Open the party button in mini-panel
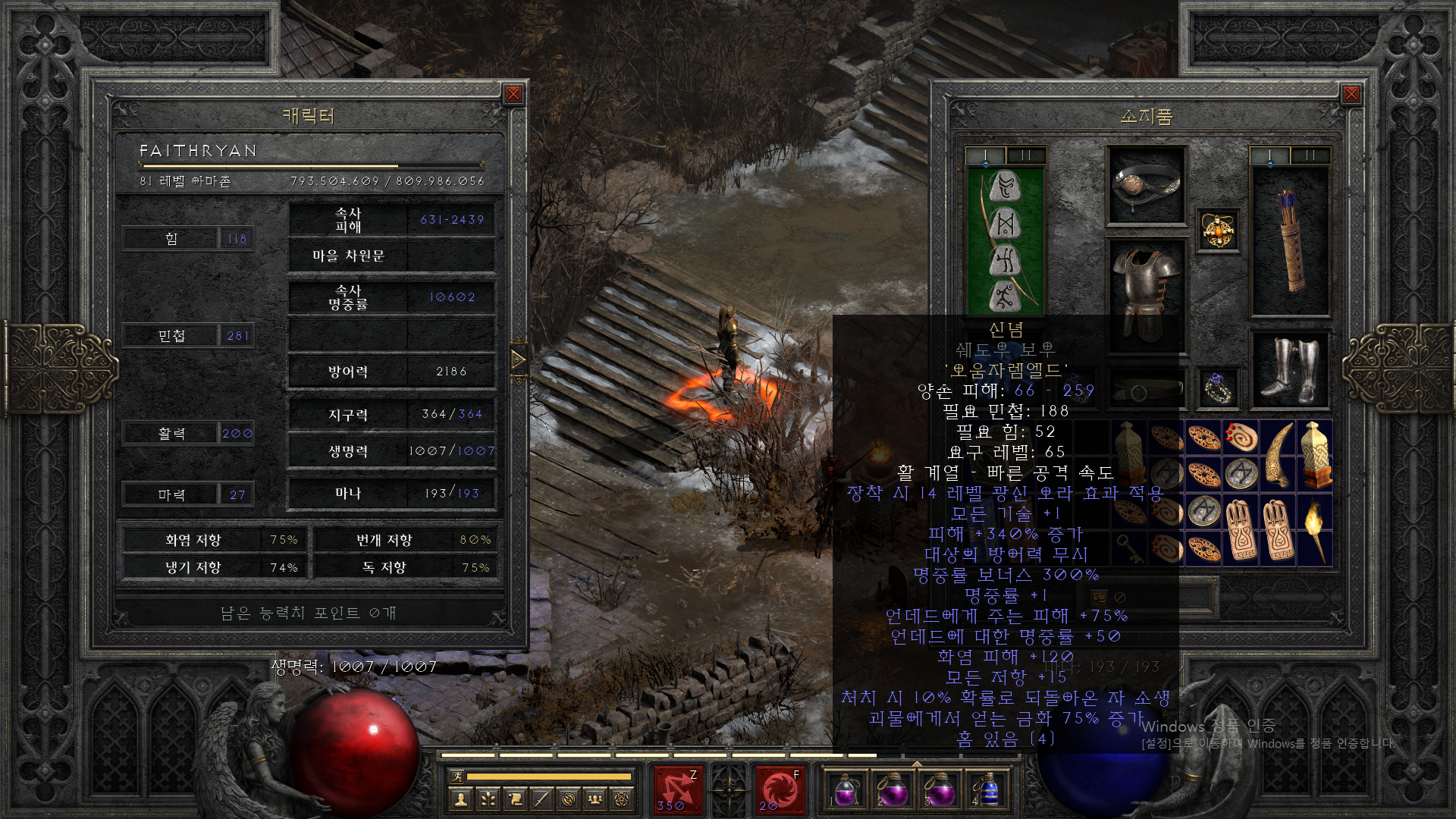Image resolution: width=1456 pixels, height=819 pixels. (595, 799)
